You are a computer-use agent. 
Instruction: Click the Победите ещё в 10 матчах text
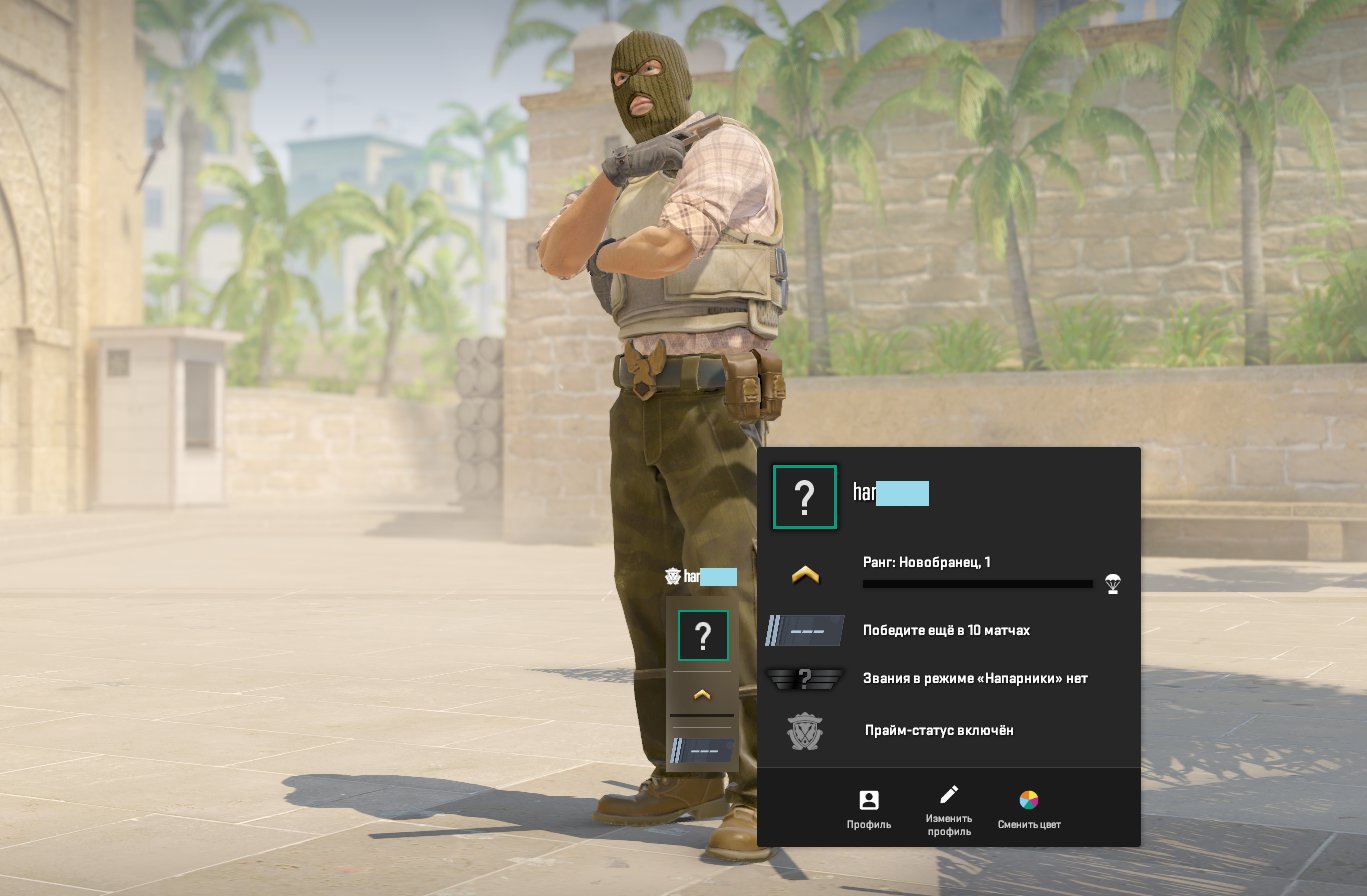click(946, 630)
